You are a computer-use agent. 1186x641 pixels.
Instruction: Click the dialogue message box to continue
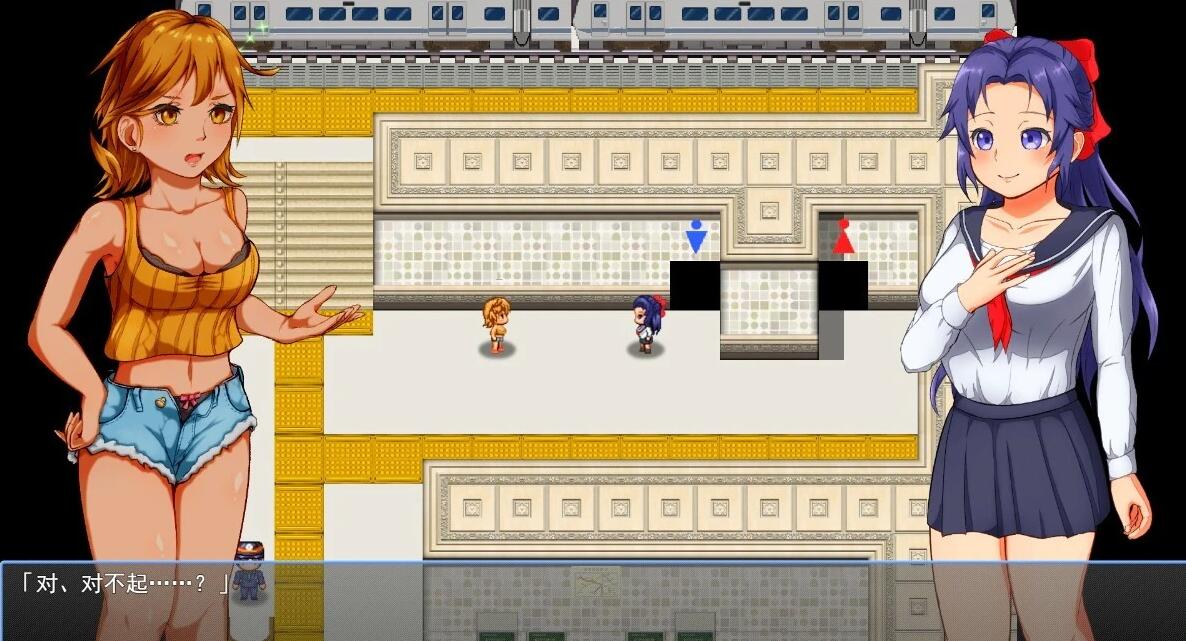(x=592, y=600)
